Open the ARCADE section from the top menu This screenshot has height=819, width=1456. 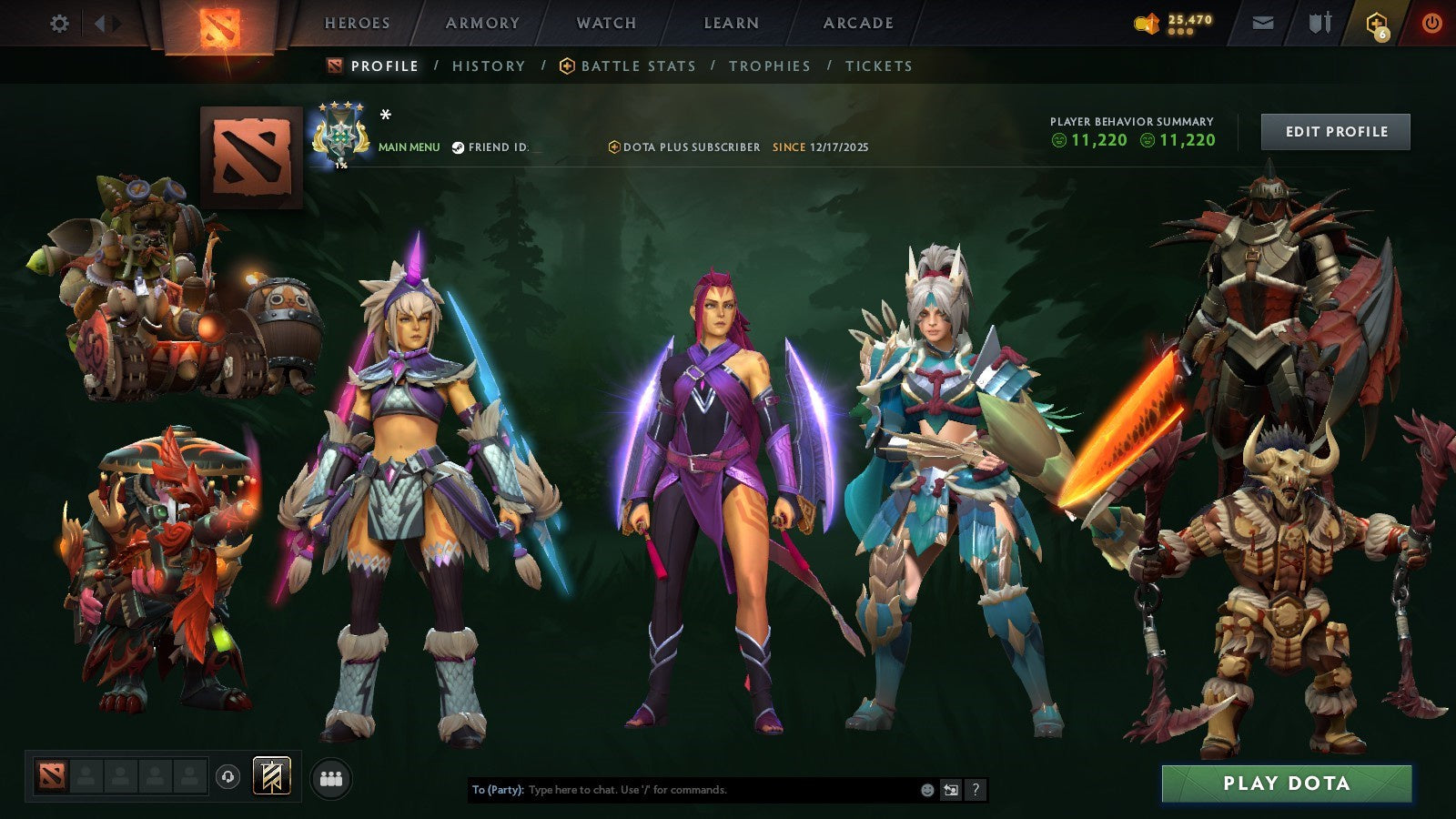855,23
